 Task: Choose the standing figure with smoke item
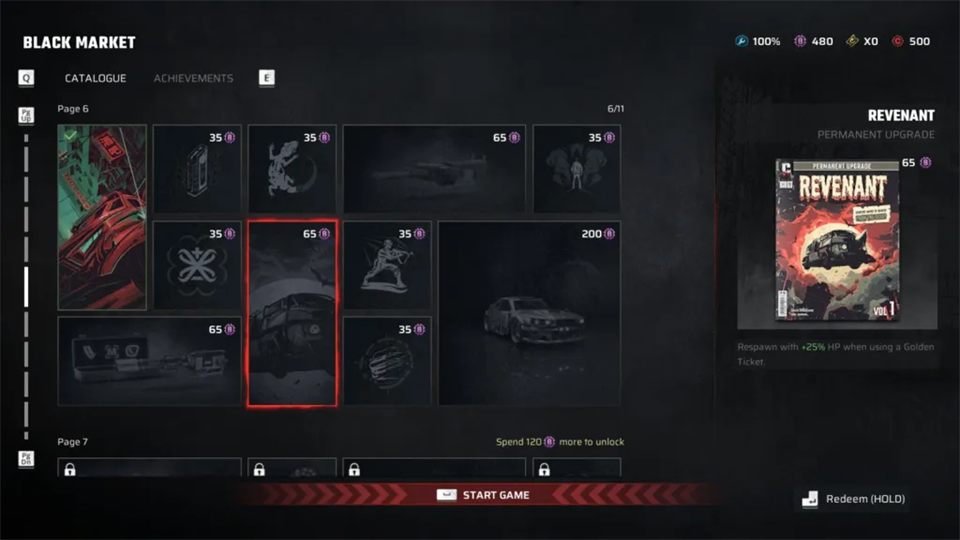point(576,168)
